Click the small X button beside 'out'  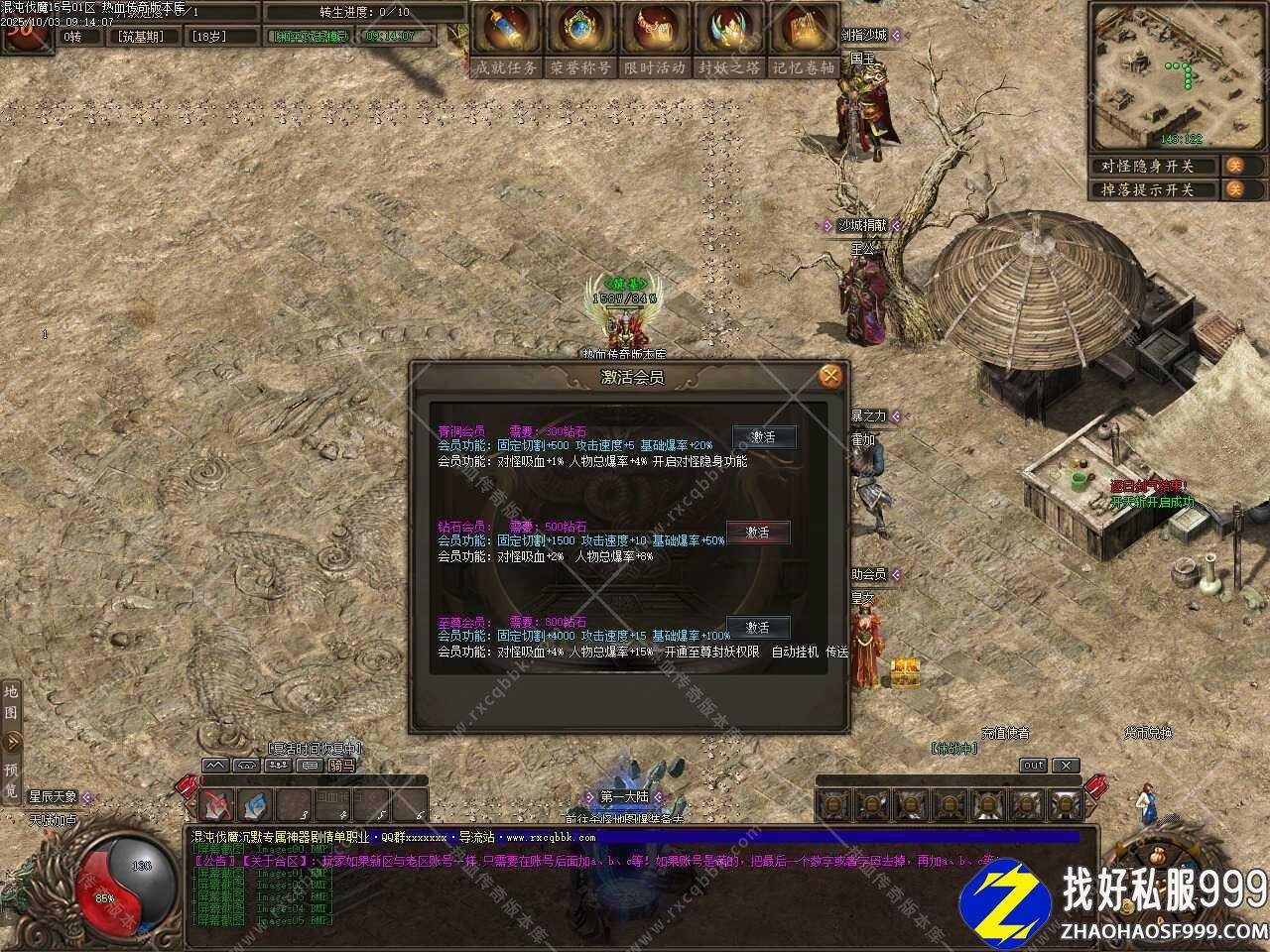tap(1065, 766)
